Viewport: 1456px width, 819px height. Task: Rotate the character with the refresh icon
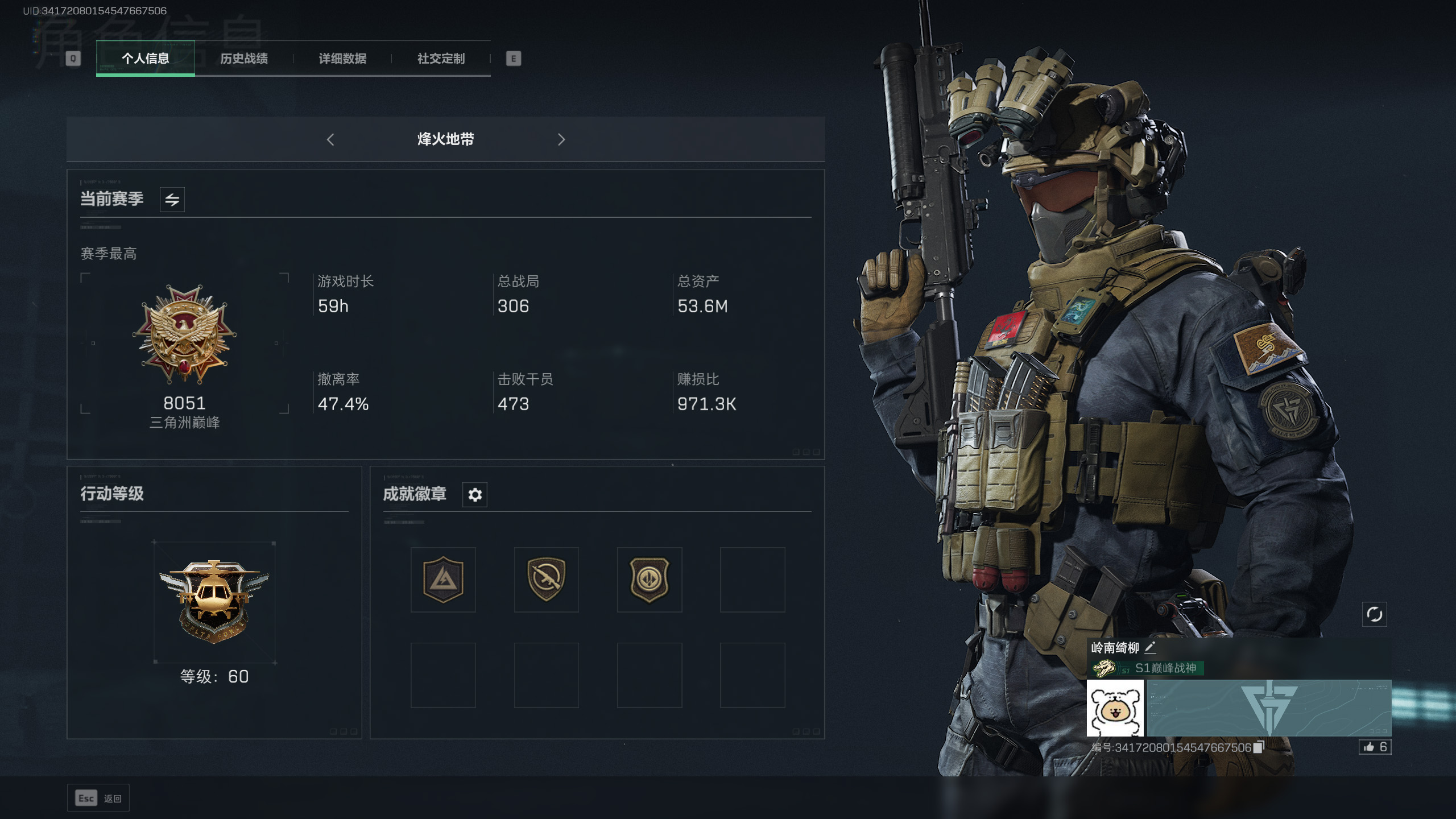pos(1374,614)
